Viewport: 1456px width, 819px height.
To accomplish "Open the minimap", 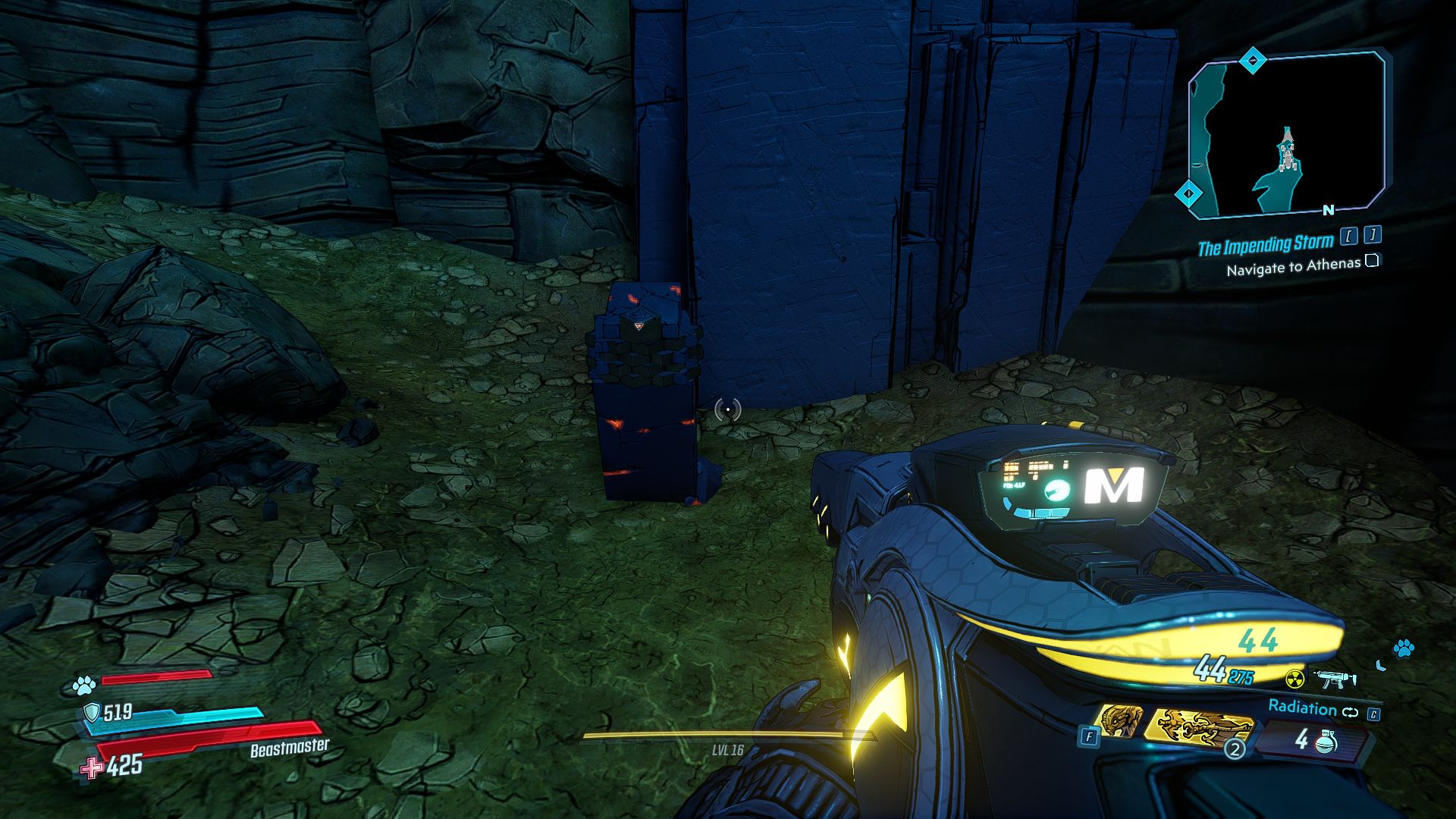I will tap(1286, 135).
